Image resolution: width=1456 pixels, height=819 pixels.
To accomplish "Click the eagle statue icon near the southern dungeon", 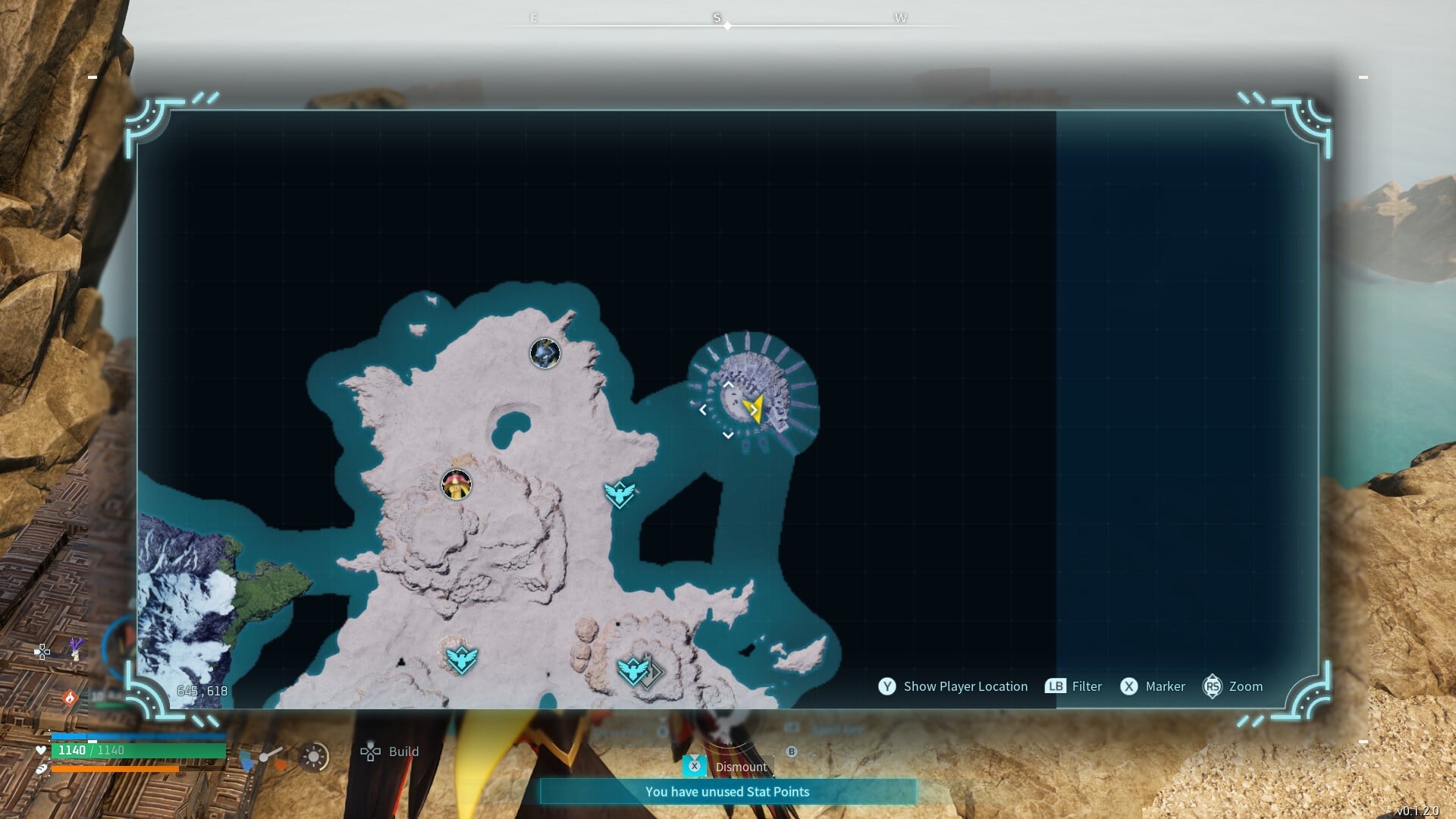I will pyautogui.click(x=634, y=673).
